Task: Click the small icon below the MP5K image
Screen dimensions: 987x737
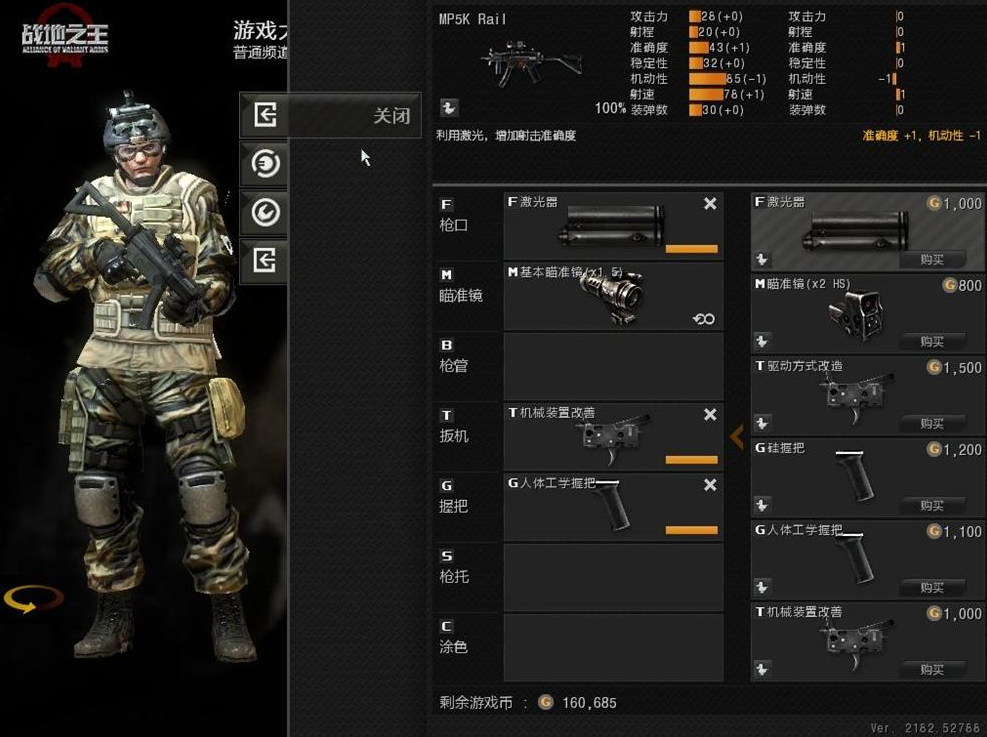Action: pyautogui.click(x=449, y=107)
